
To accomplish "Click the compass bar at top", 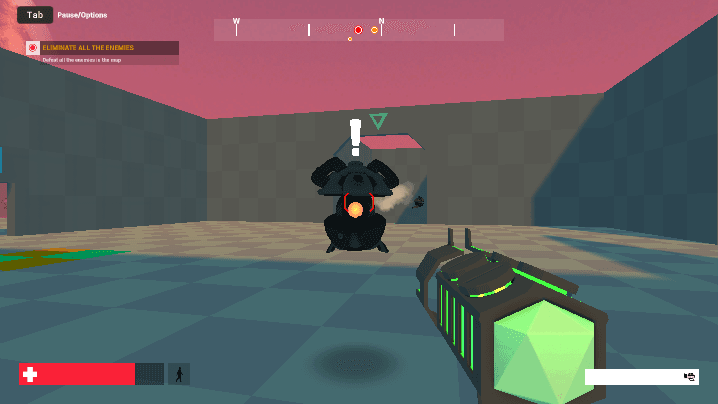I will click(358, 30).
